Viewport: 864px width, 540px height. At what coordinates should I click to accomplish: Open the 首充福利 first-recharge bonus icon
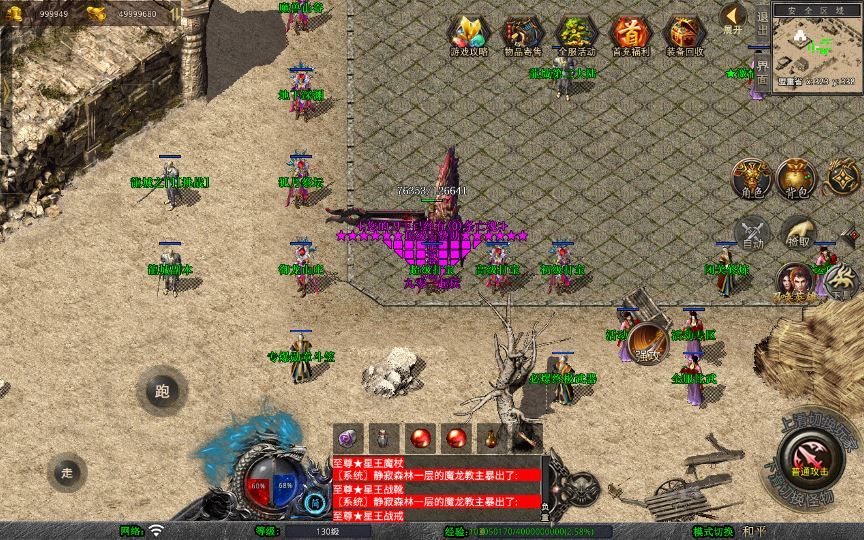(630, 34)
